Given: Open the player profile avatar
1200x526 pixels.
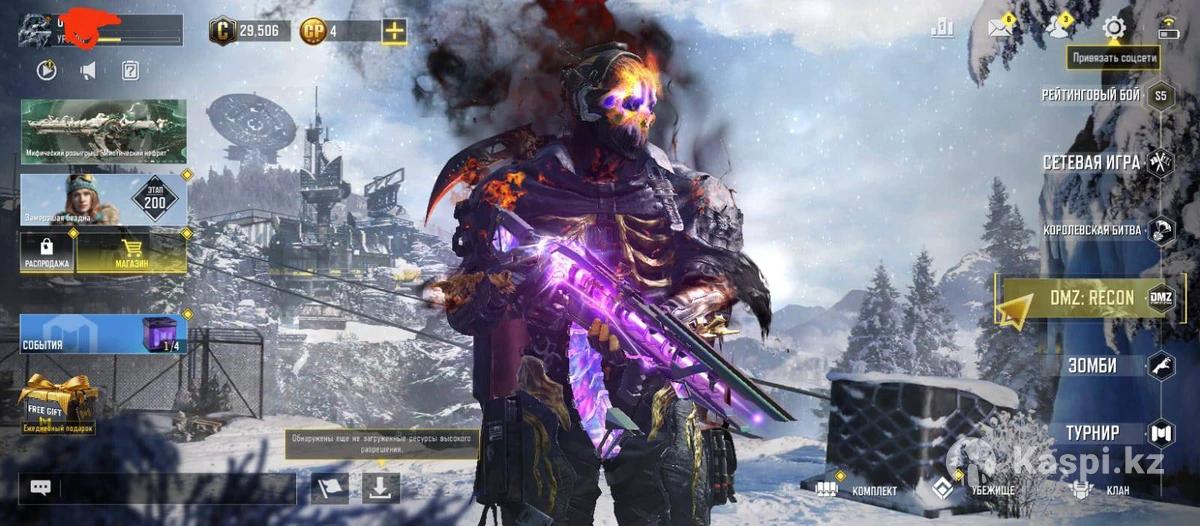Looking at the screenshot, I should point(36,30).
